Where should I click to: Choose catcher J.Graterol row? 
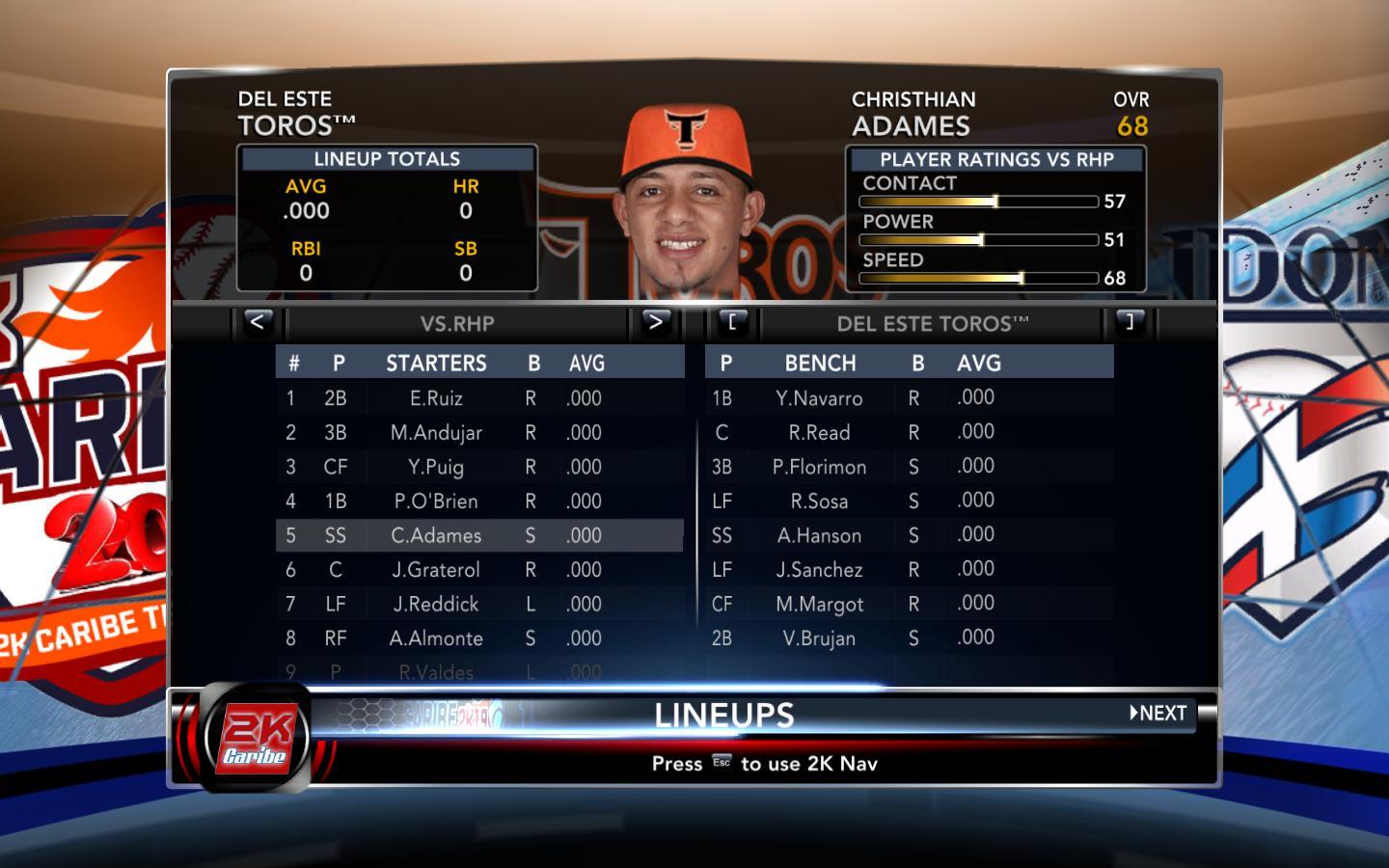(x=436, y=570)
